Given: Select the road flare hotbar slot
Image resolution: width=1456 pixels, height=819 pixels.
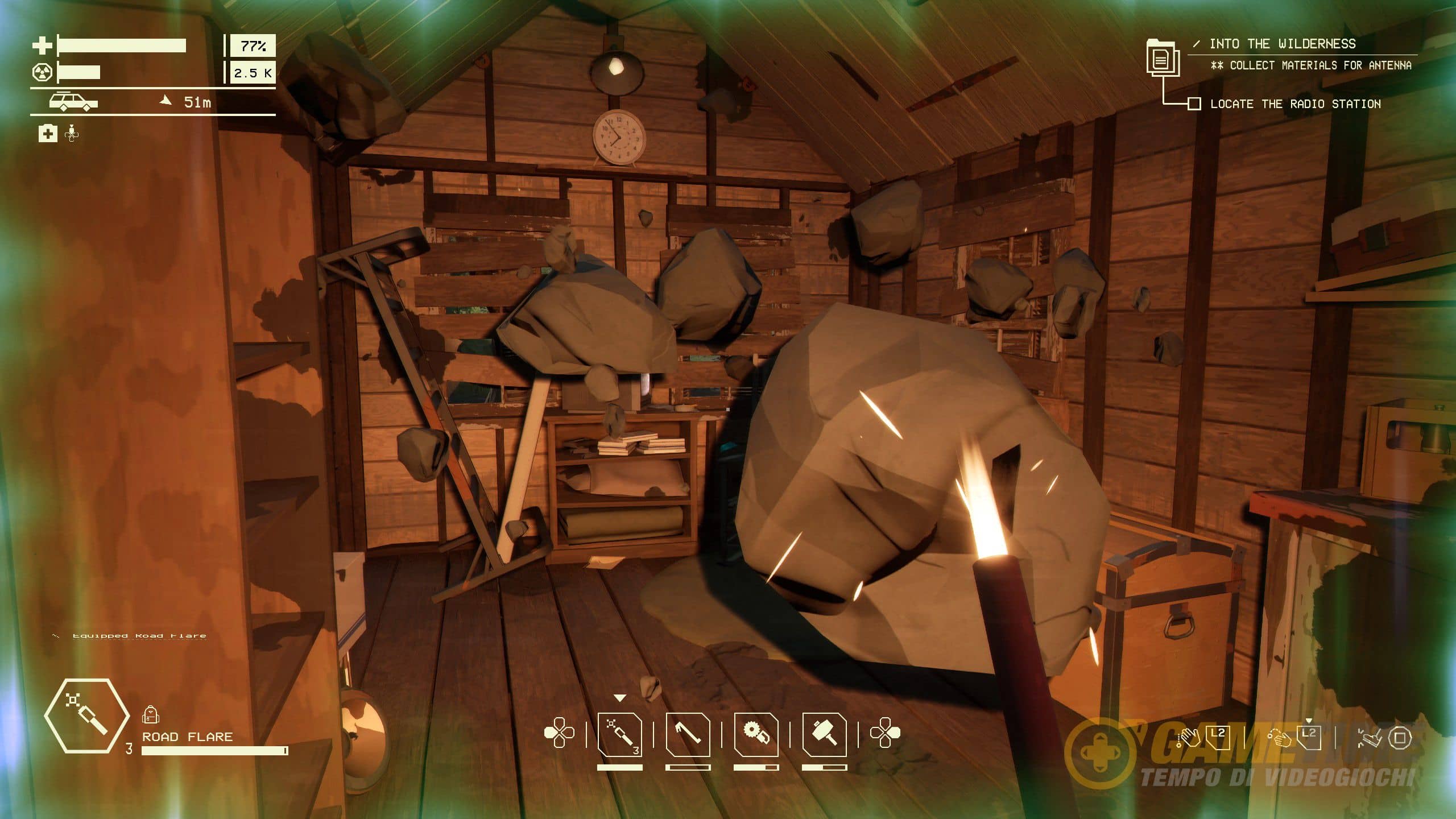Looking at the screenshot, I should [x=620, y=735].
